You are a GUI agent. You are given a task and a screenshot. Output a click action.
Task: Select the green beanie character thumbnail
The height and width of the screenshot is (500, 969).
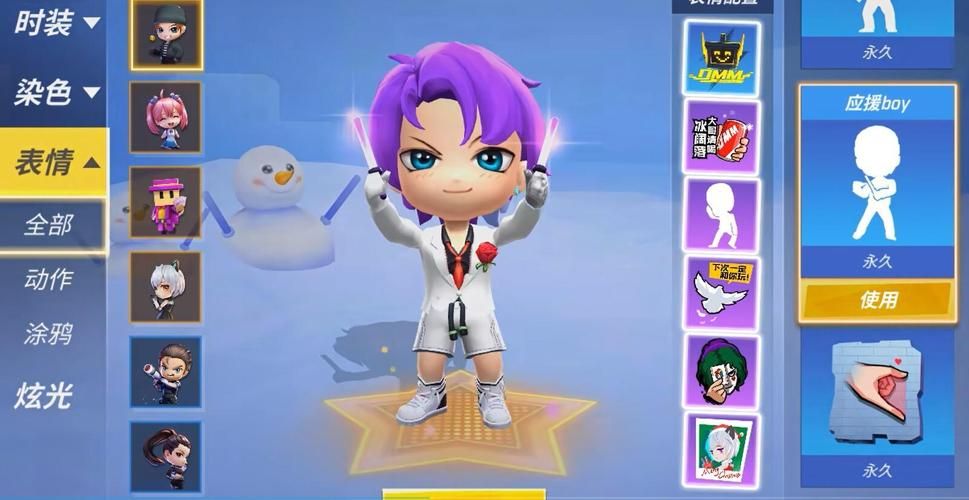tap(165, 34)
